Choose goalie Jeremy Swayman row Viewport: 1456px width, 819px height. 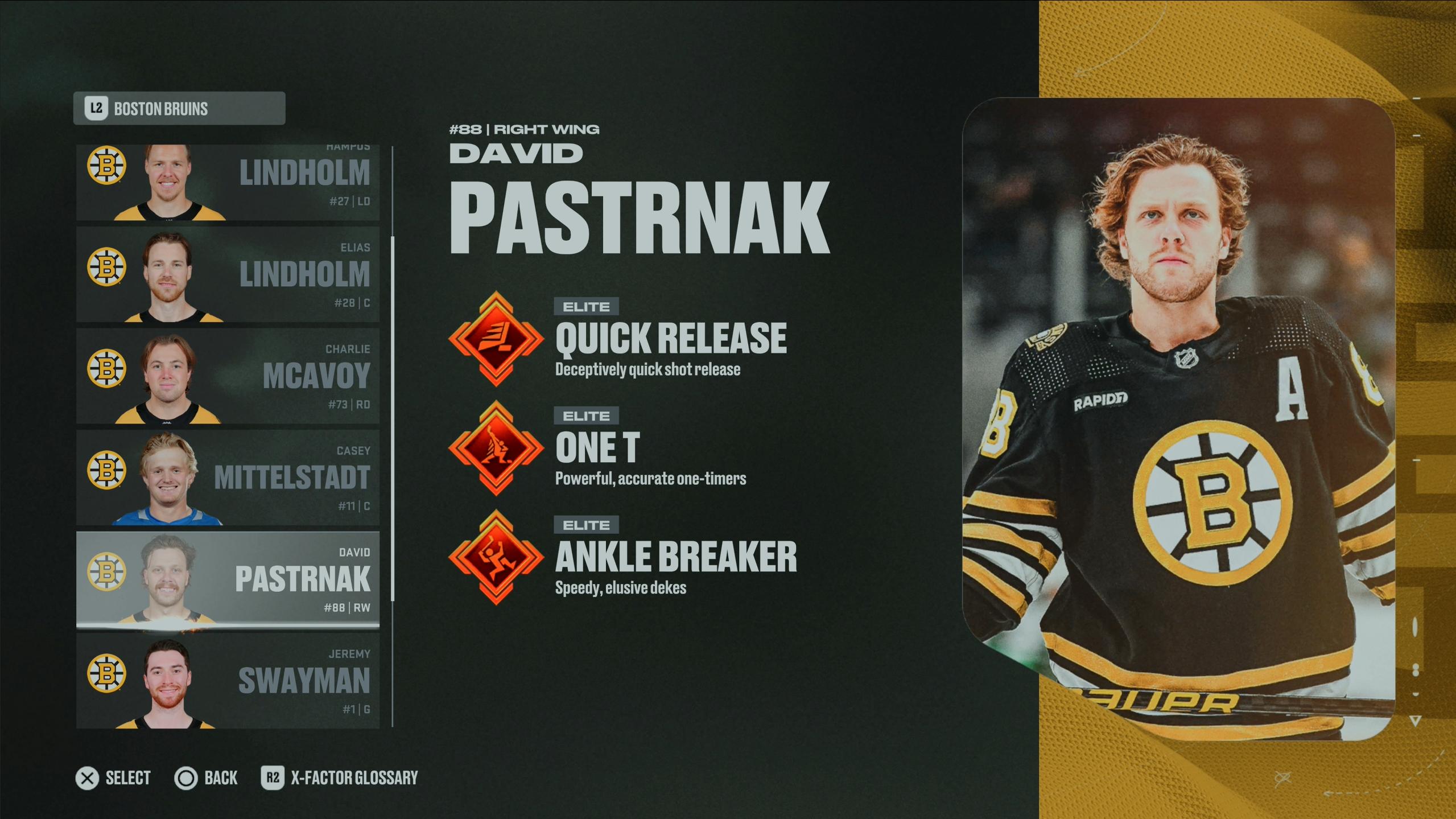[228, 681]
